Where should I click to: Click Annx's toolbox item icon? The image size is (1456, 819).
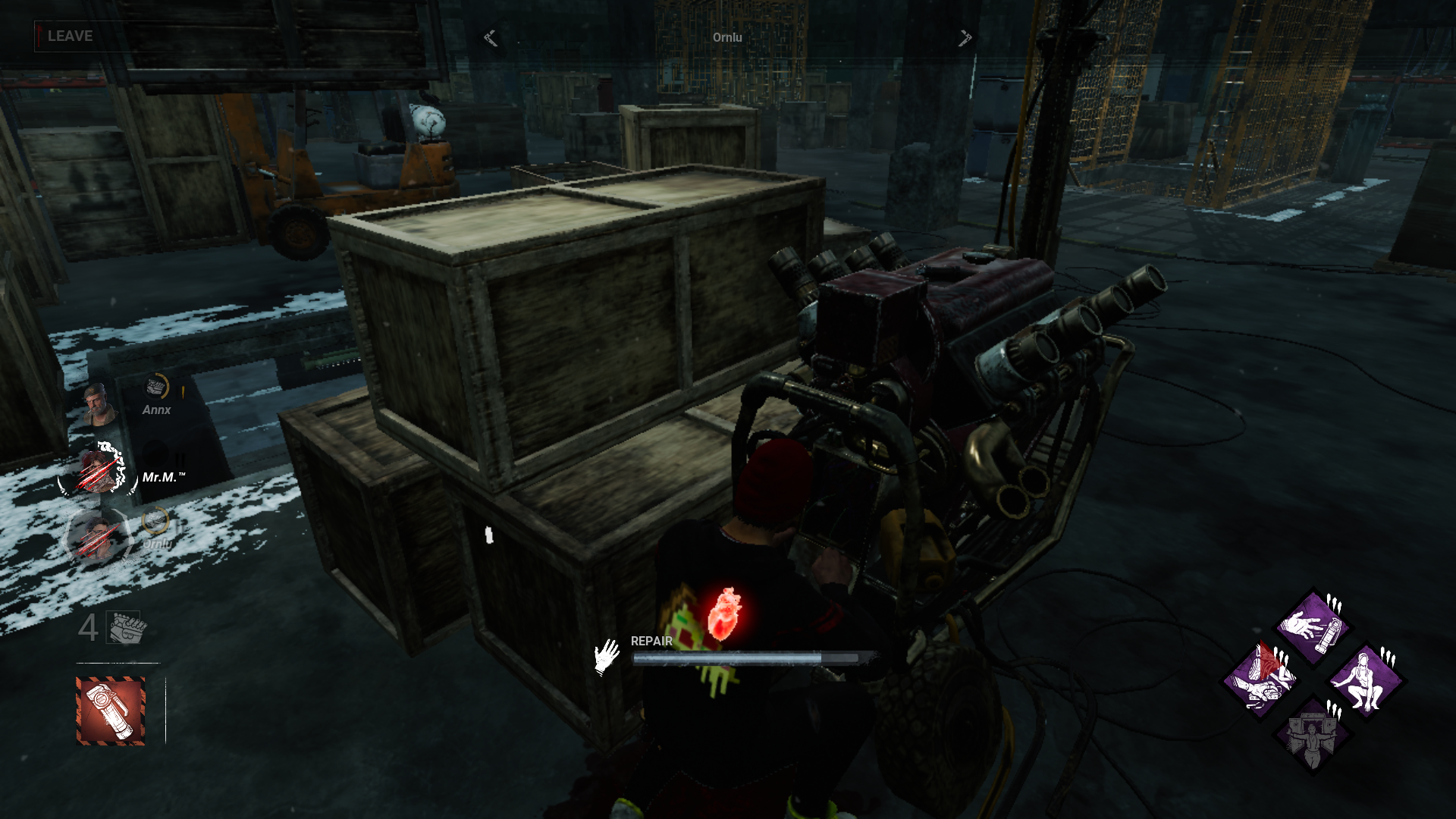(156, 385)
